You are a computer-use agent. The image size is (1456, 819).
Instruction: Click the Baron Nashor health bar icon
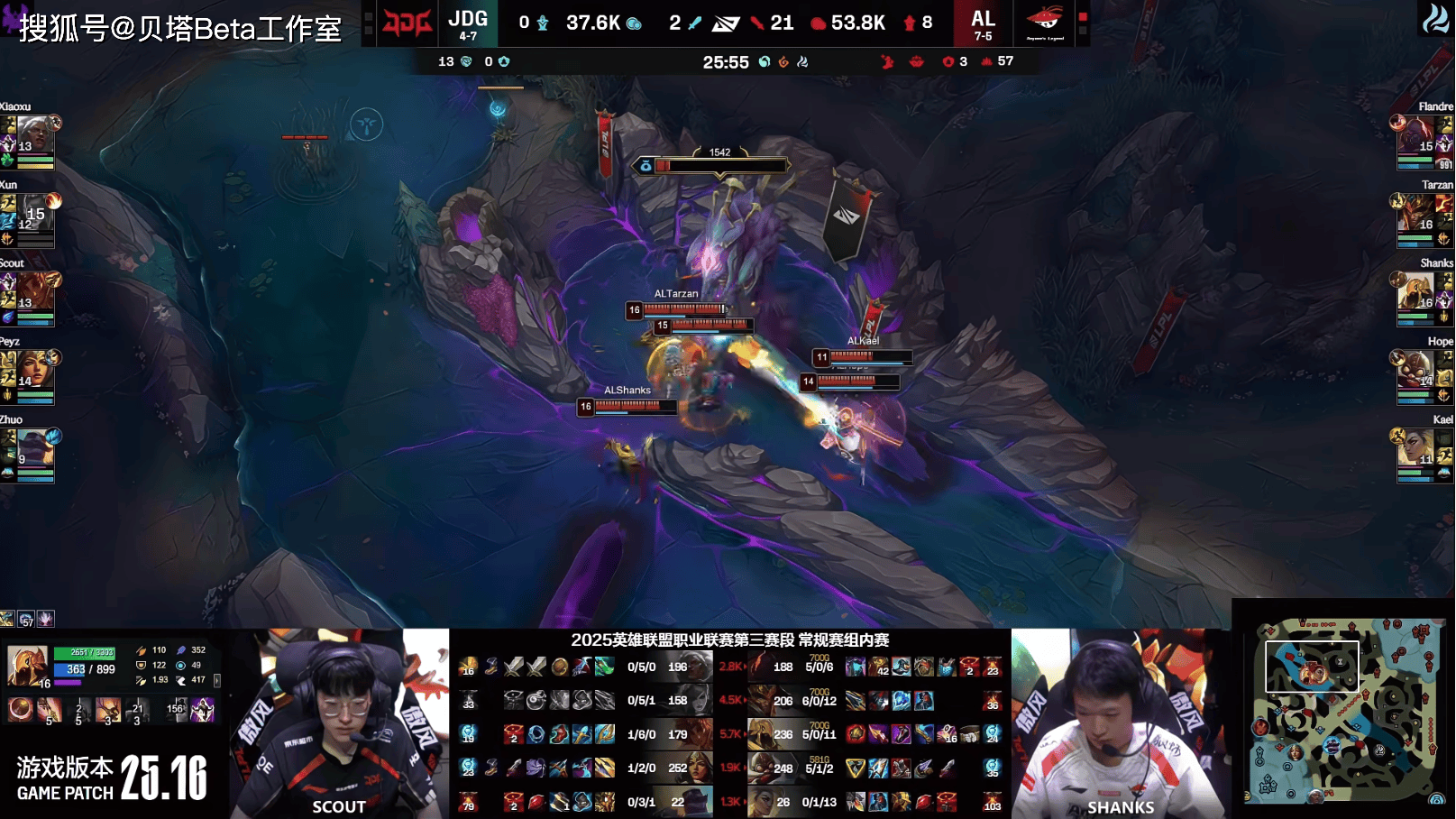646,166
